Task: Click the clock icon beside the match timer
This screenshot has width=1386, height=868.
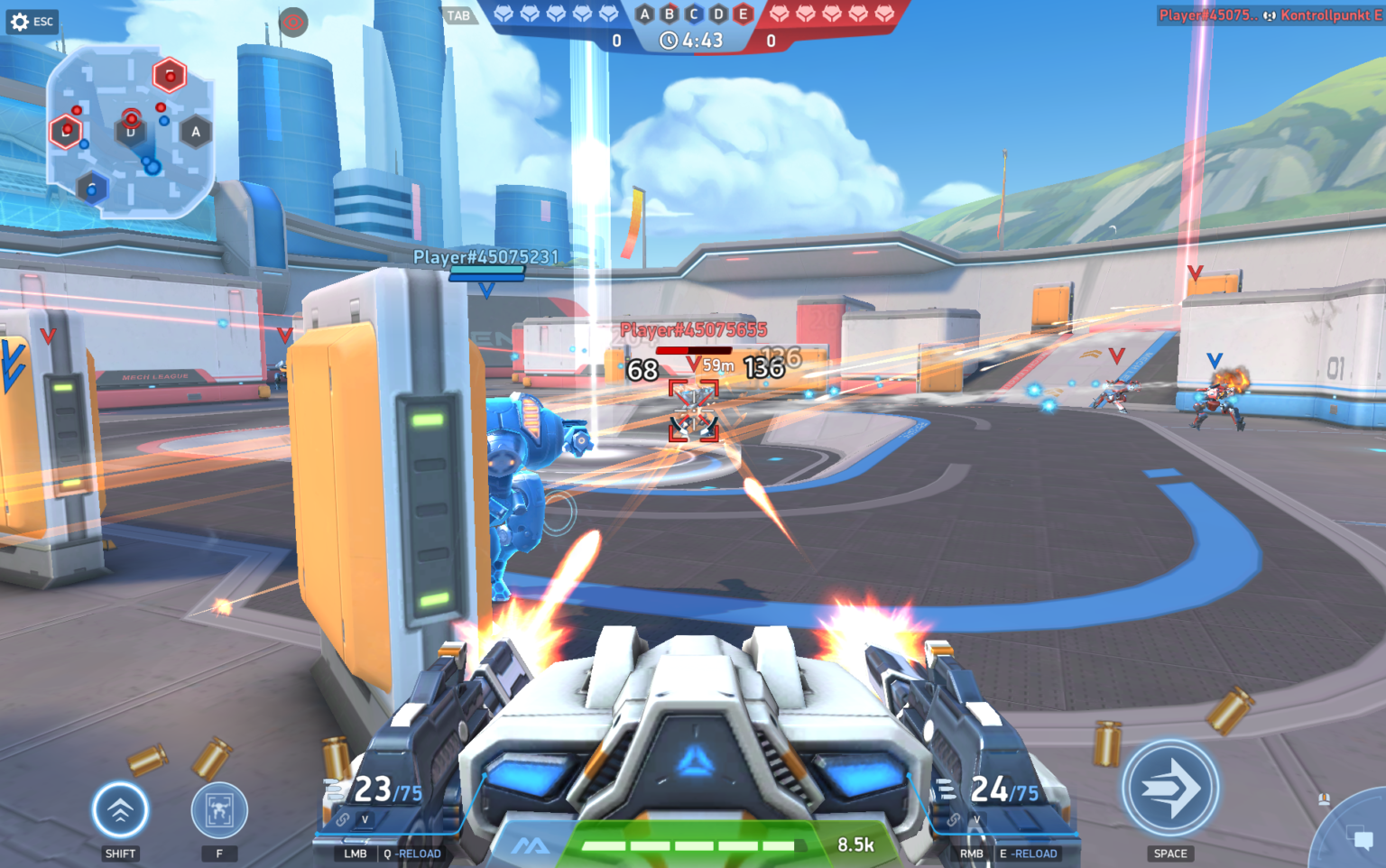Action: coord(667,40)
